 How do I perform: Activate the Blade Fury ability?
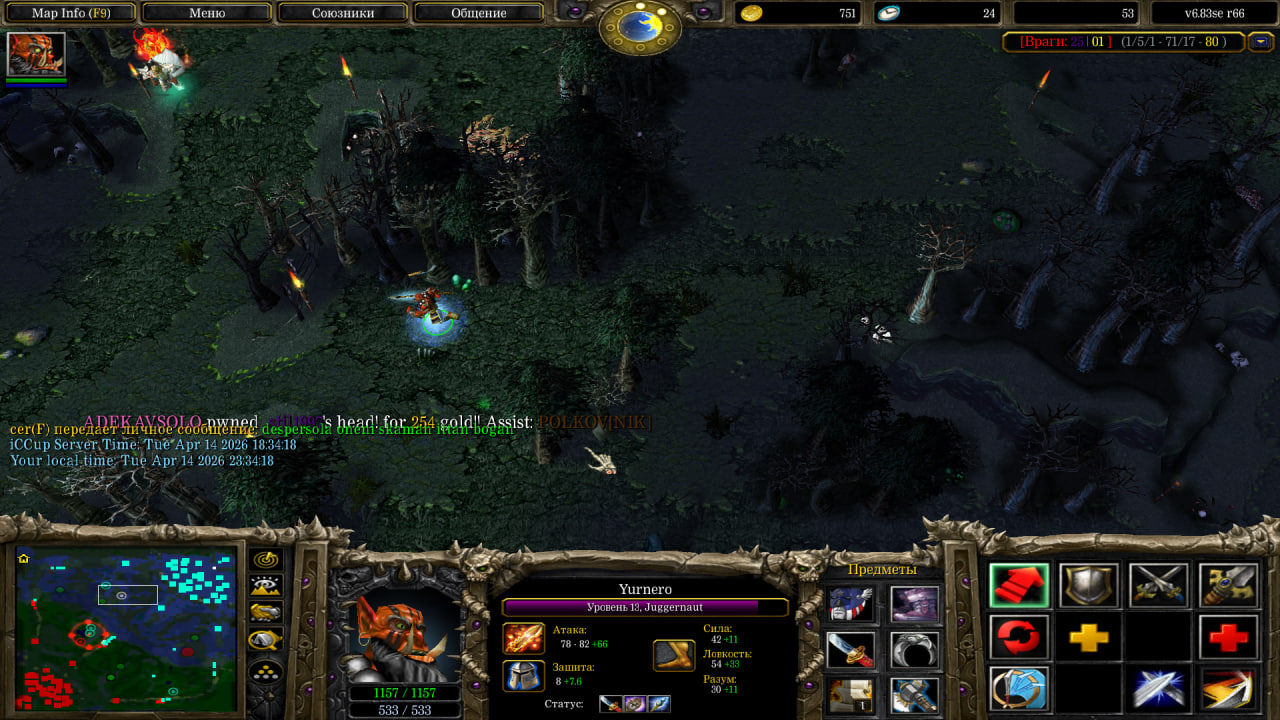click(x=1019, y=689)
